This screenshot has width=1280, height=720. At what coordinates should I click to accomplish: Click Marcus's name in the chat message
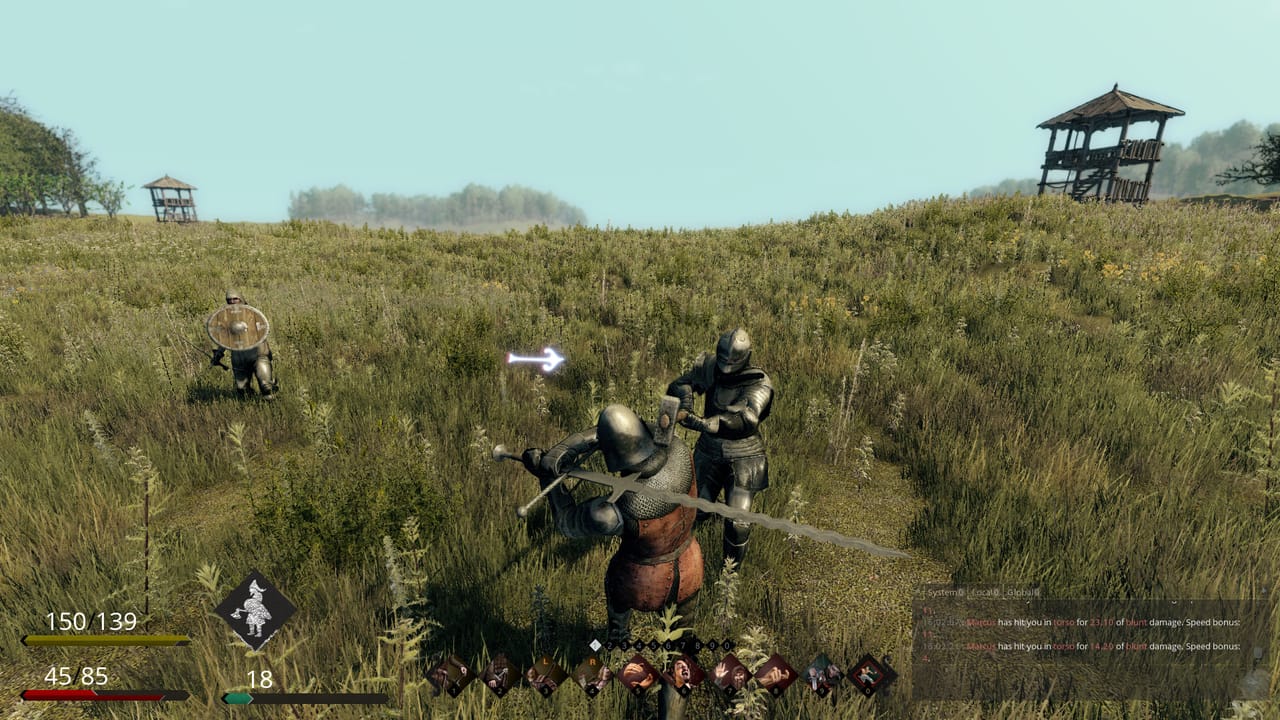click(980, 622)
